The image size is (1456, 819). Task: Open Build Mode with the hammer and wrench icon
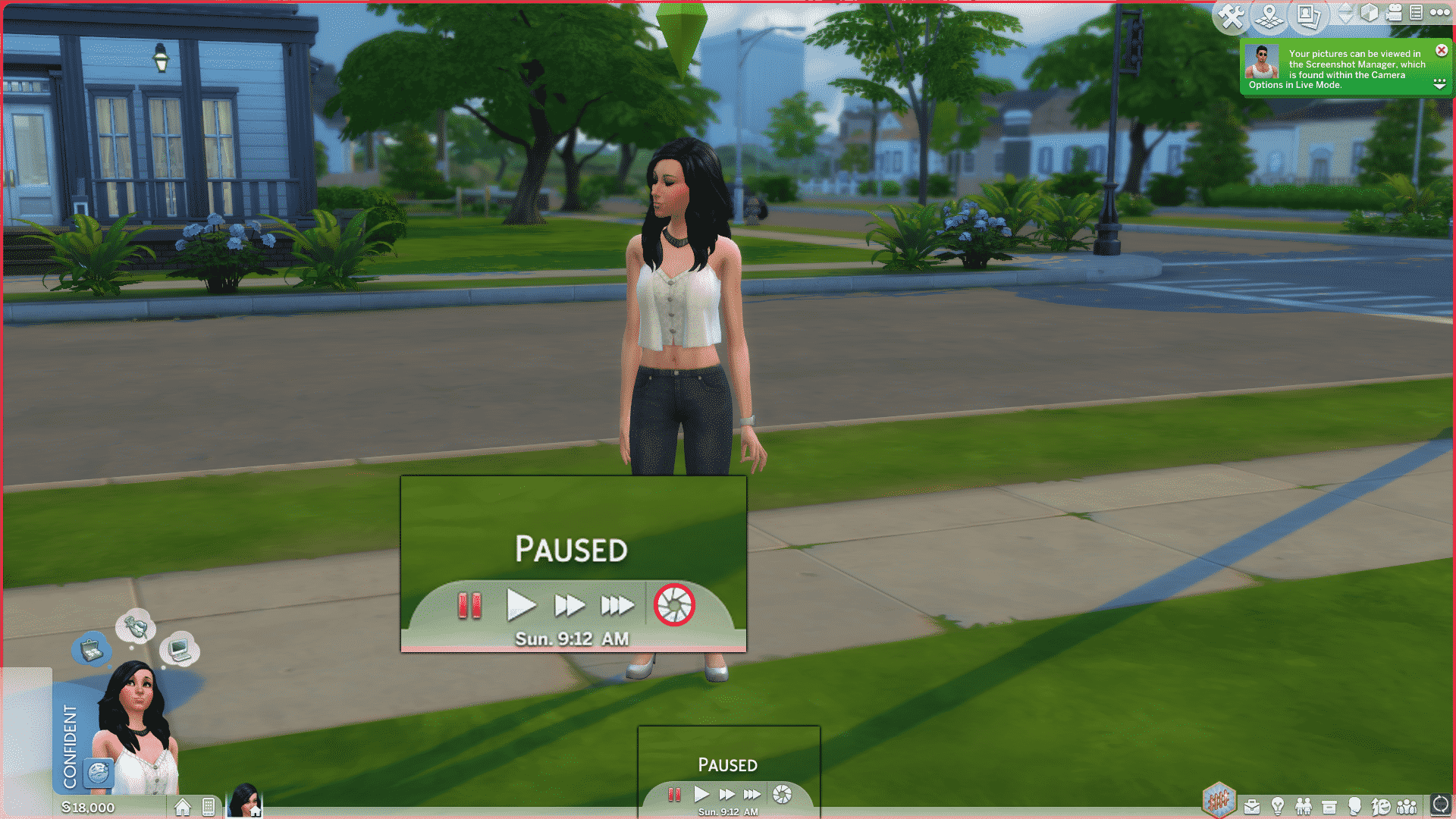pyautogui.click(x=1232, y=17)
